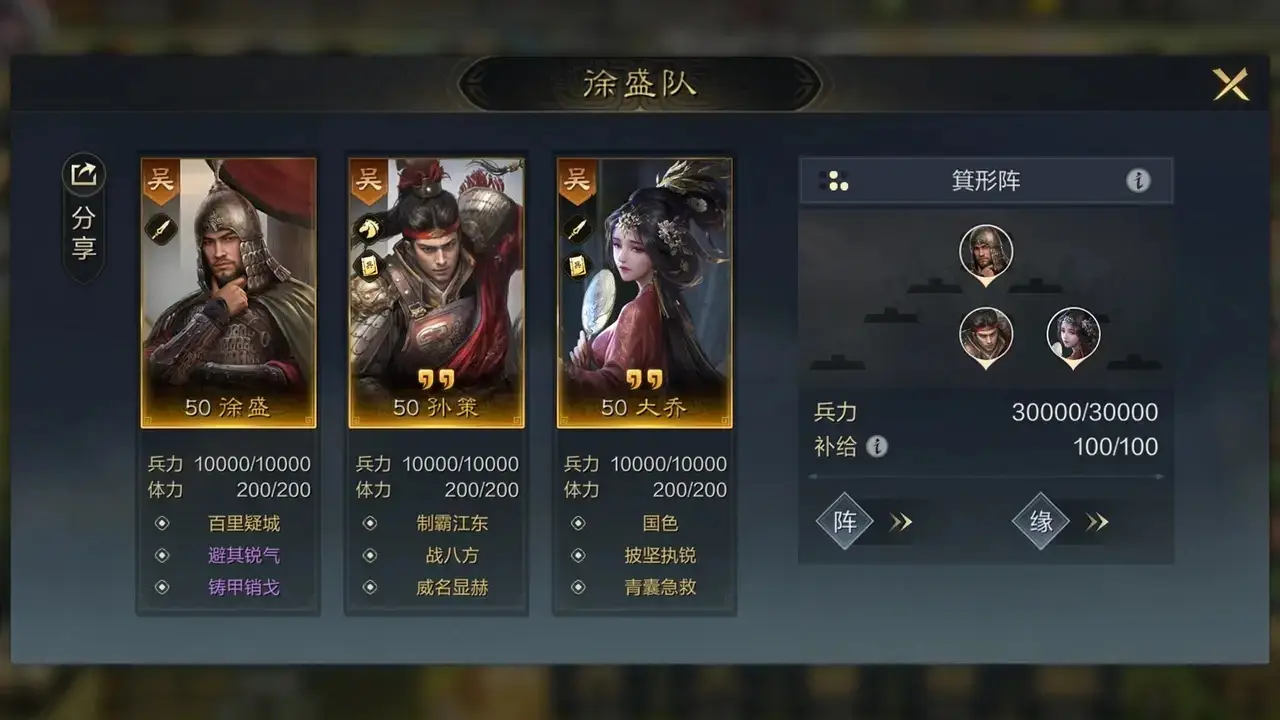This screenshot has height=720, width=1280.
Task: Click the diamond 阵 formation button
Action: [845, 521]
